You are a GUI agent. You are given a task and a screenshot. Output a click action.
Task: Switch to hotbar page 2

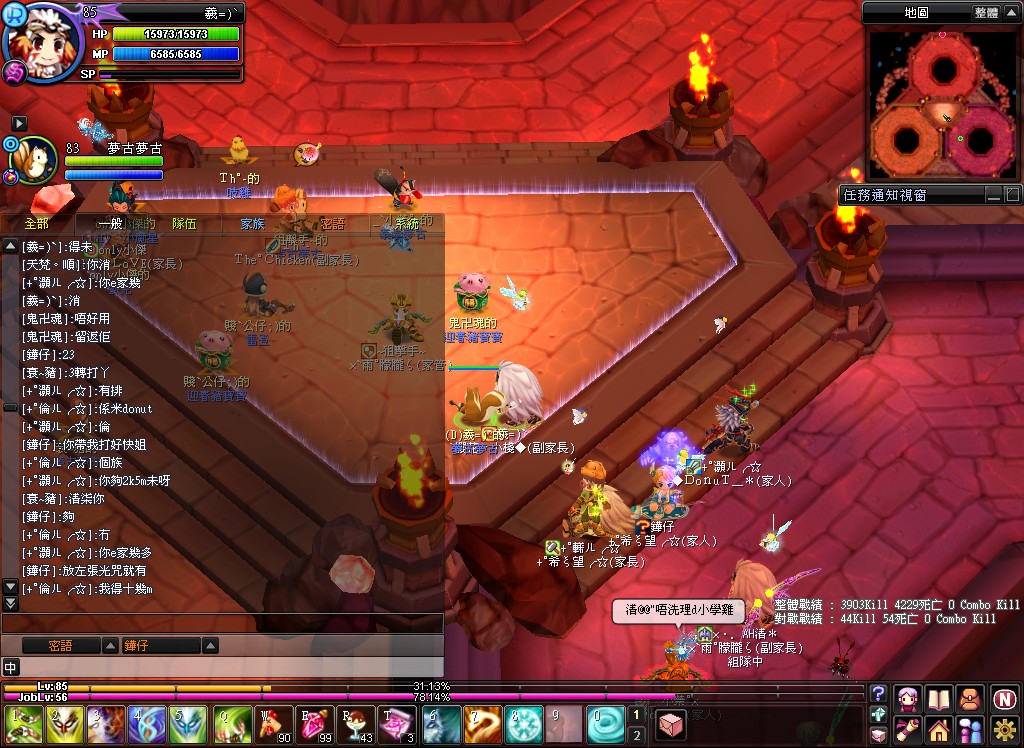[x=637, y=736]
